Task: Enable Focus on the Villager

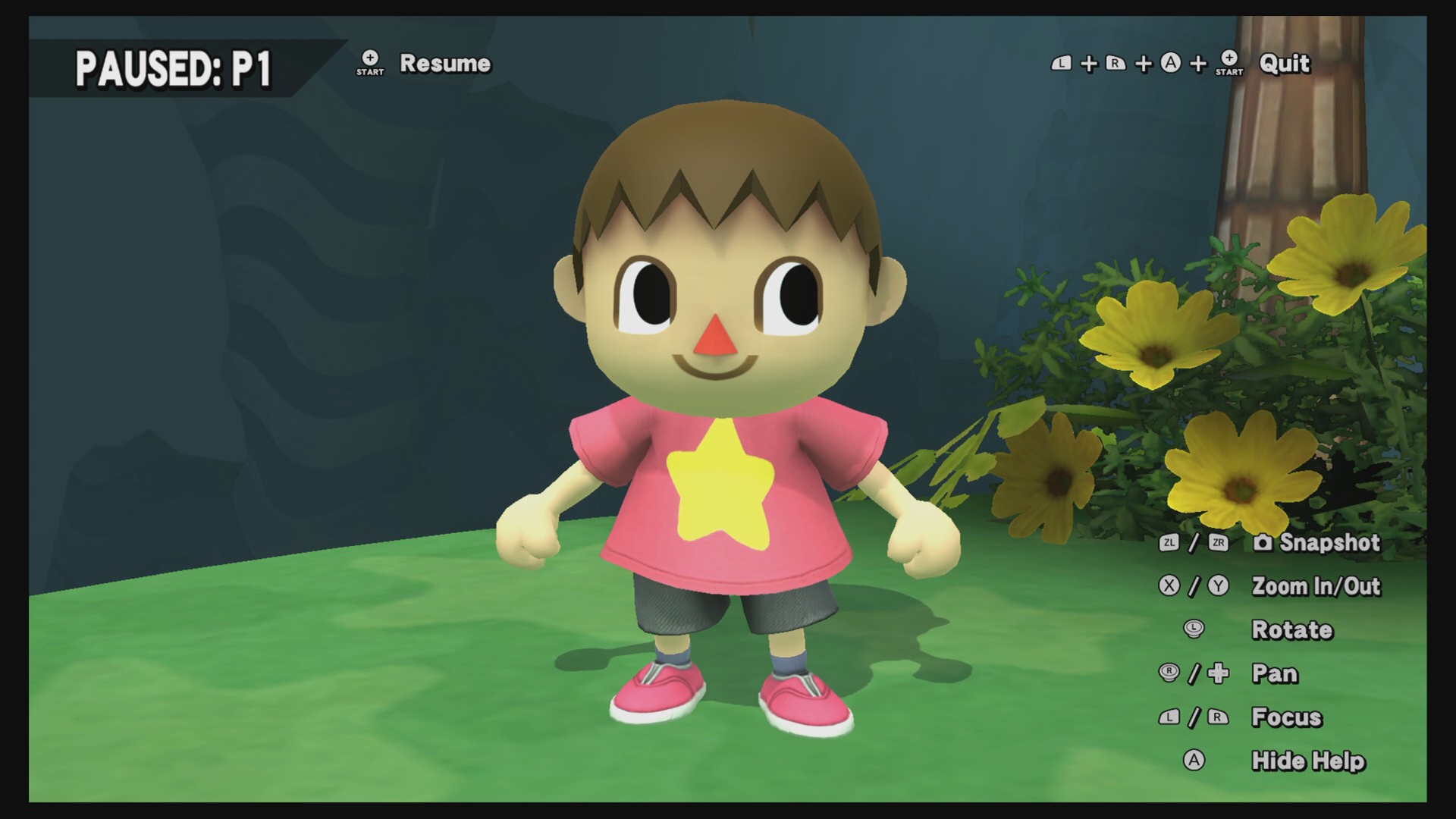Action: click(x=1285, y=717)
